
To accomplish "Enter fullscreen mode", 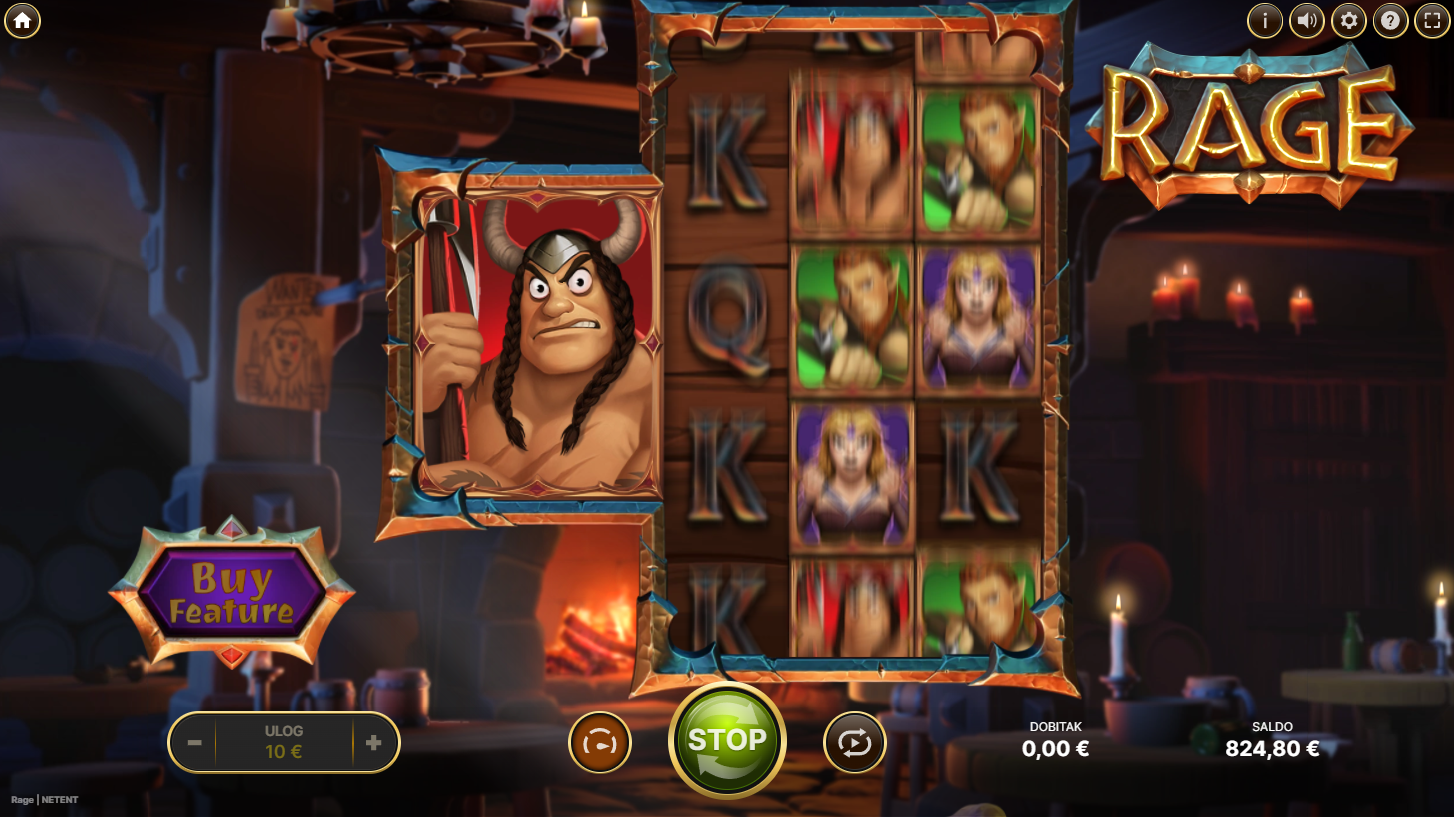I will [1432, 20].
